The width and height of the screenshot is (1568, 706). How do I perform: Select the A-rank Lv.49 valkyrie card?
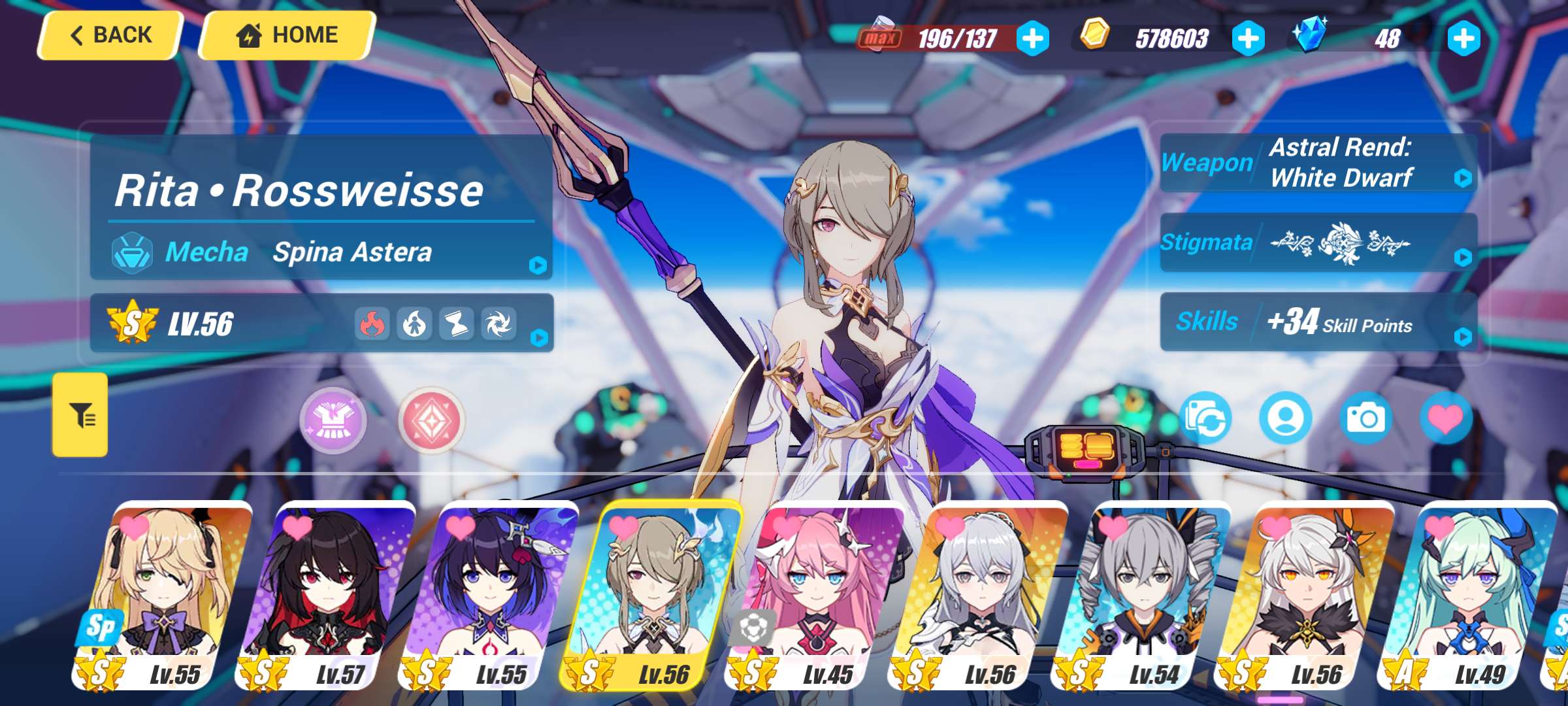(1470, 595)
